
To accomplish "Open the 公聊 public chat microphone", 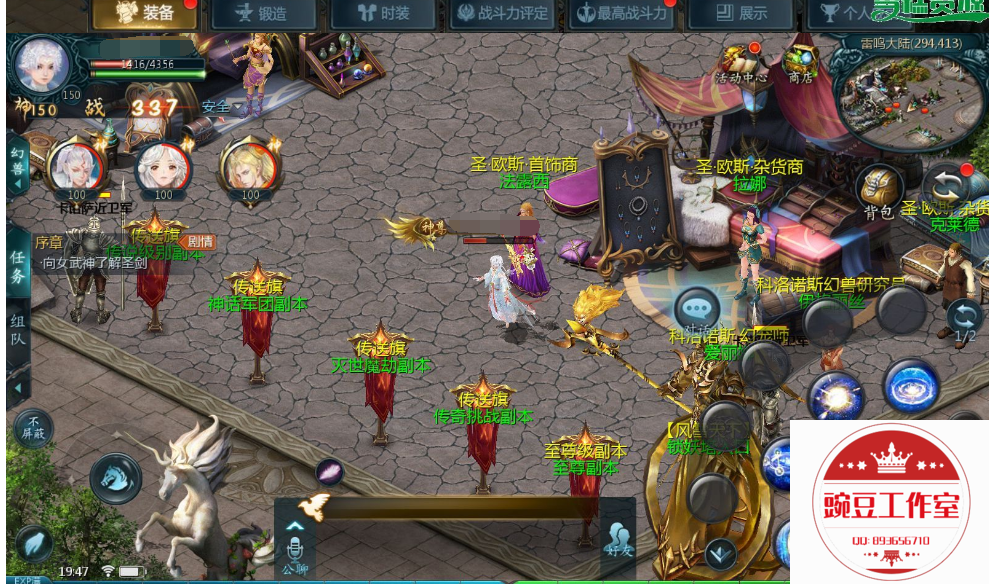I will 295,550.
